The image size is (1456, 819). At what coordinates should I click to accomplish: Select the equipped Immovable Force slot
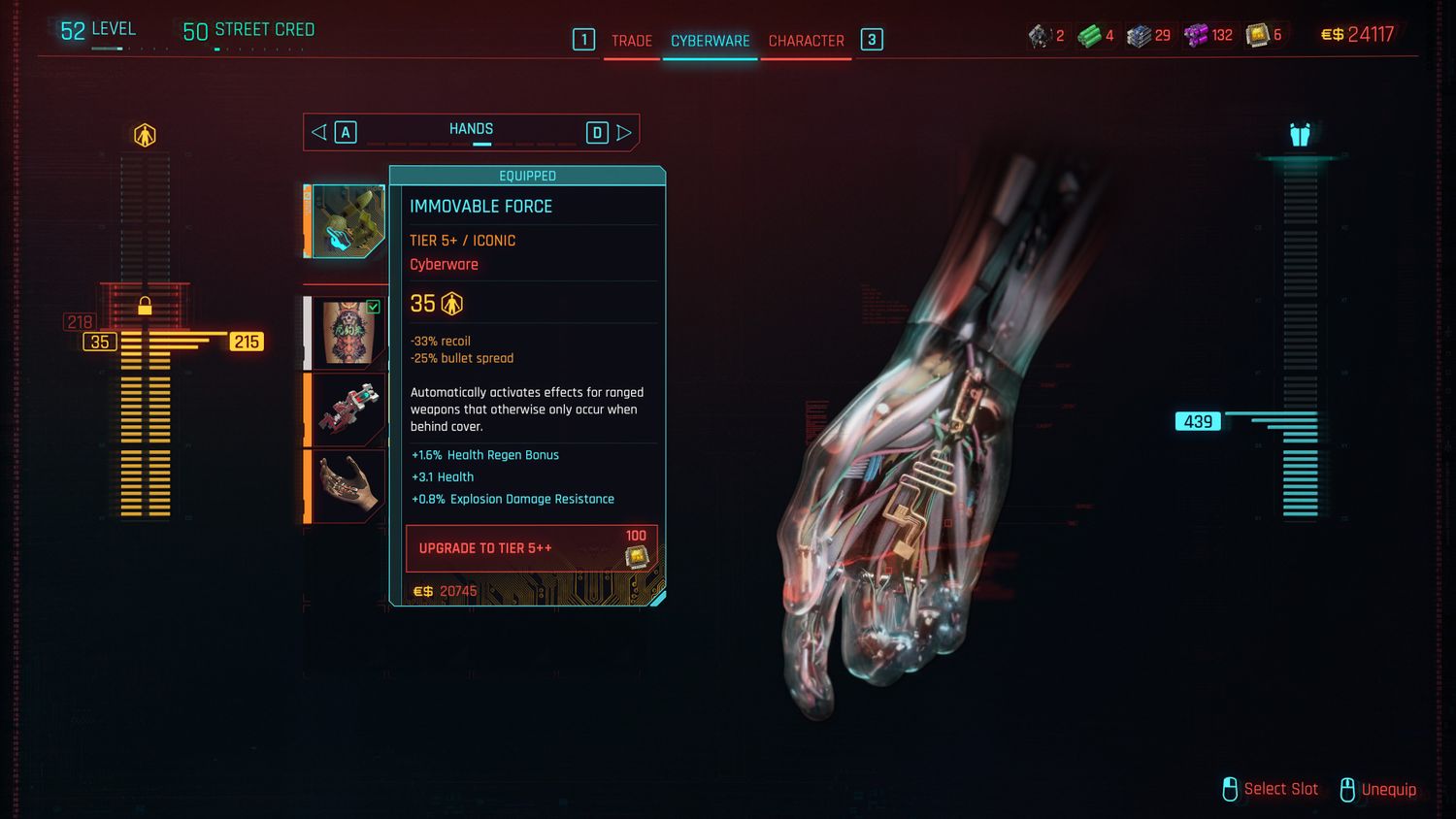(x=347, y=221)
